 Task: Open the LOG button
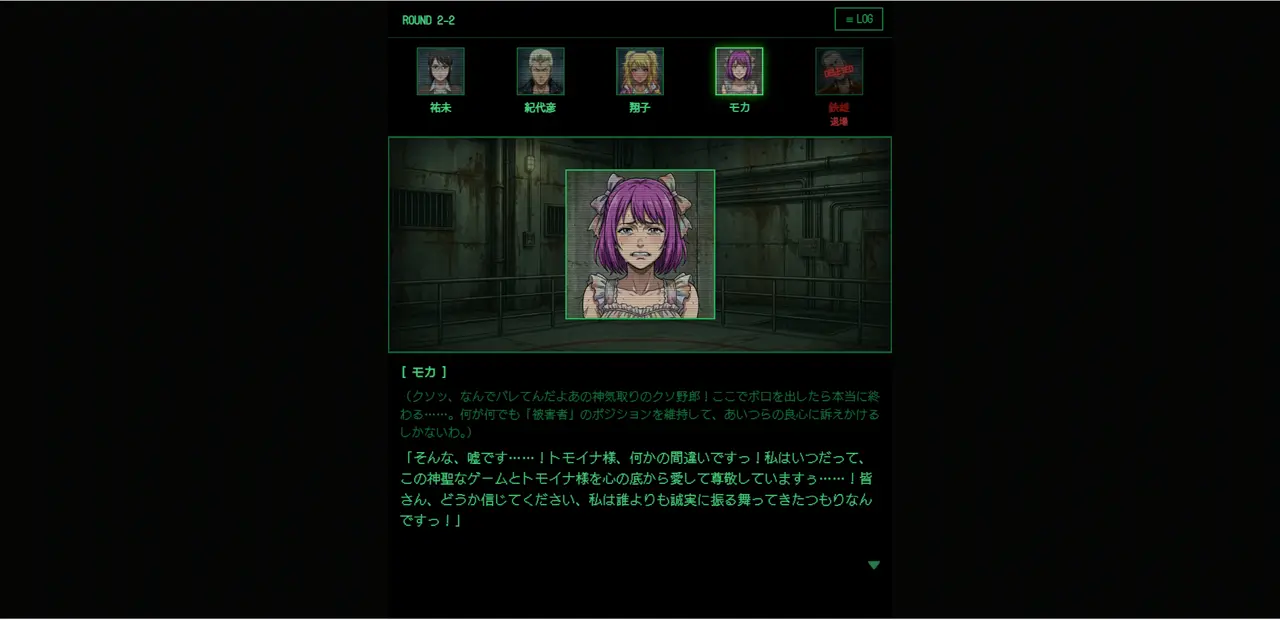(x=858, y=19)
